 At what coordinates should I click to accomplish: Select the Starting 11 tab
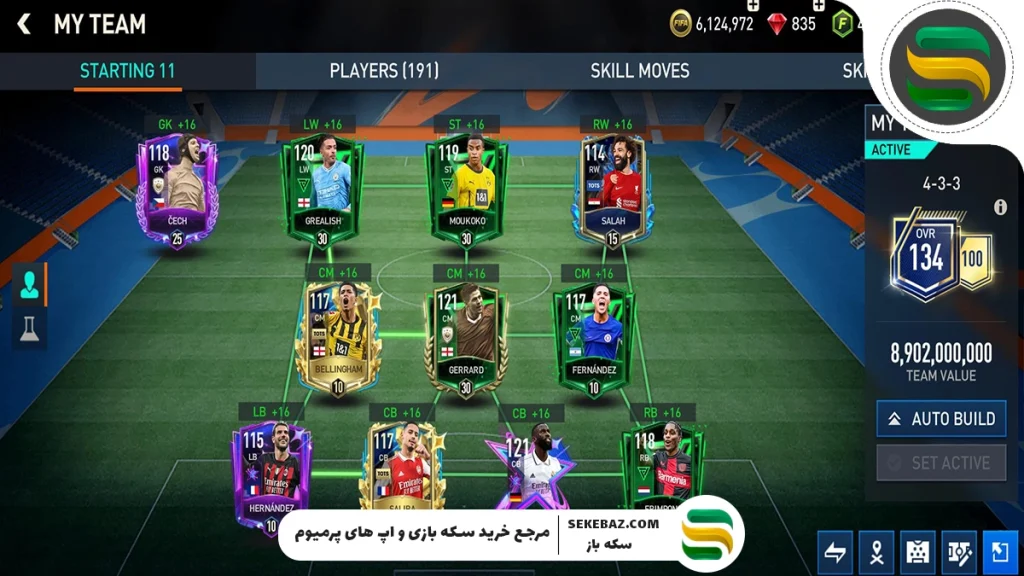click(127, 71)
